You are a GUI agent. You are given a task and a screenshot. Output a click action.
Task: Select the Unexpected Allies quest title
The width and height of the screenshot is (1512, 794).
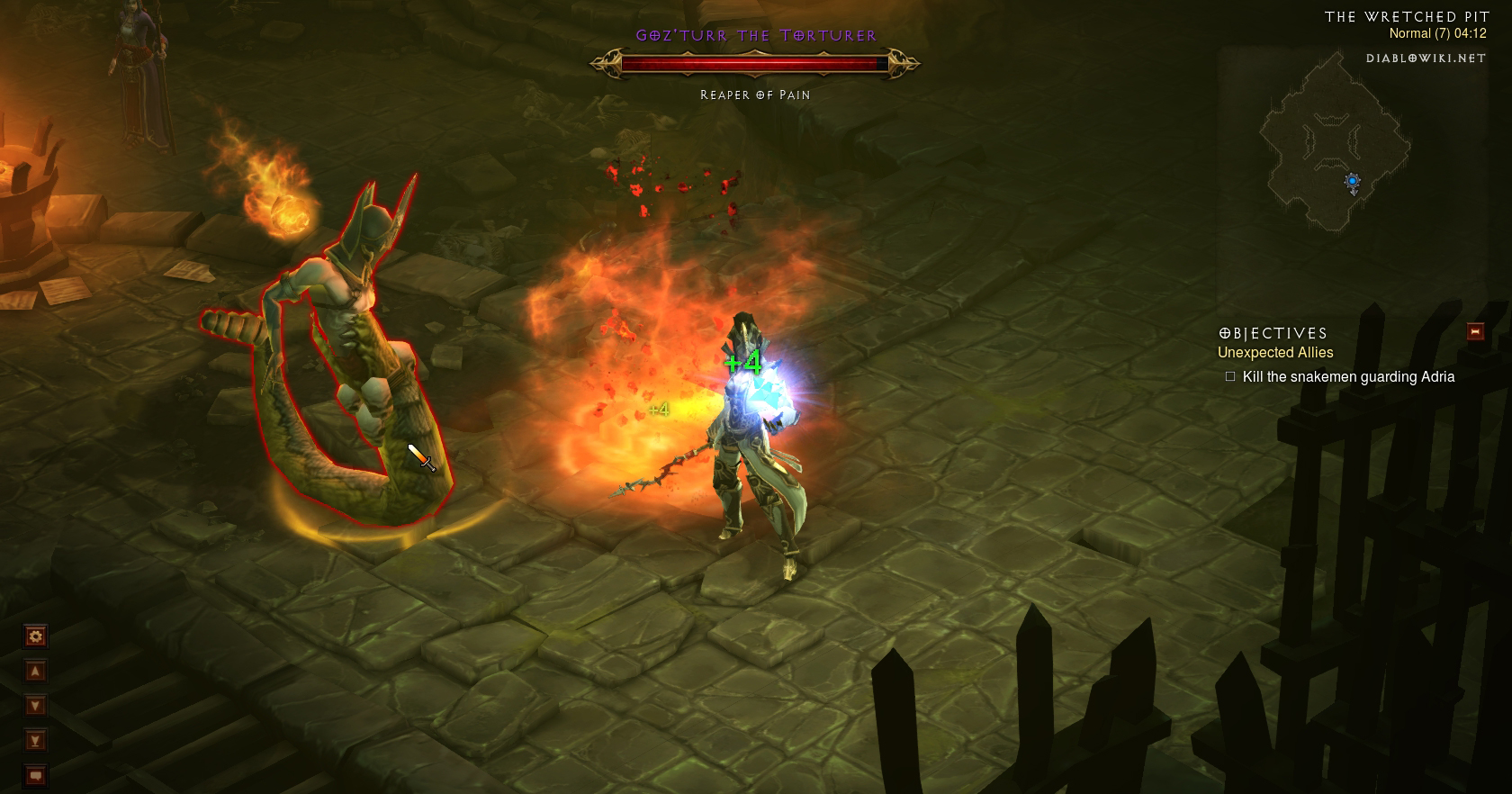[x=1275, y=353]
